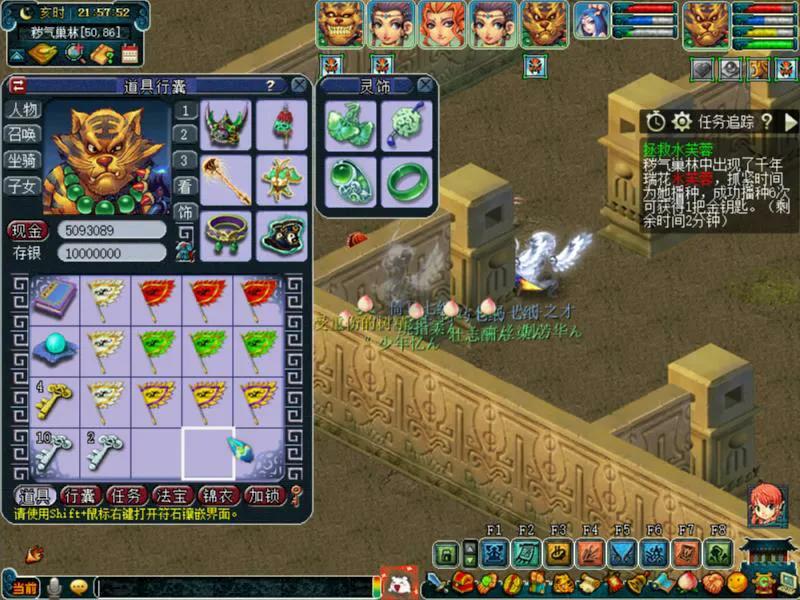Select the equipped staff weapon slot
800x600 pixels.
(227, 179)
